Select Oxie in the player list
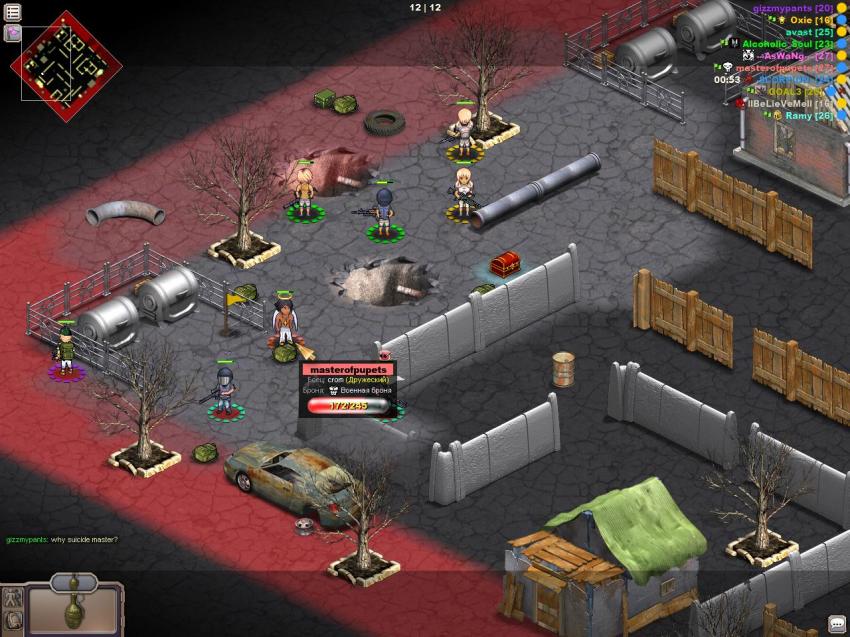Image resolution: width=850 pixels, height=637 pixels. (x=810, y=19)
